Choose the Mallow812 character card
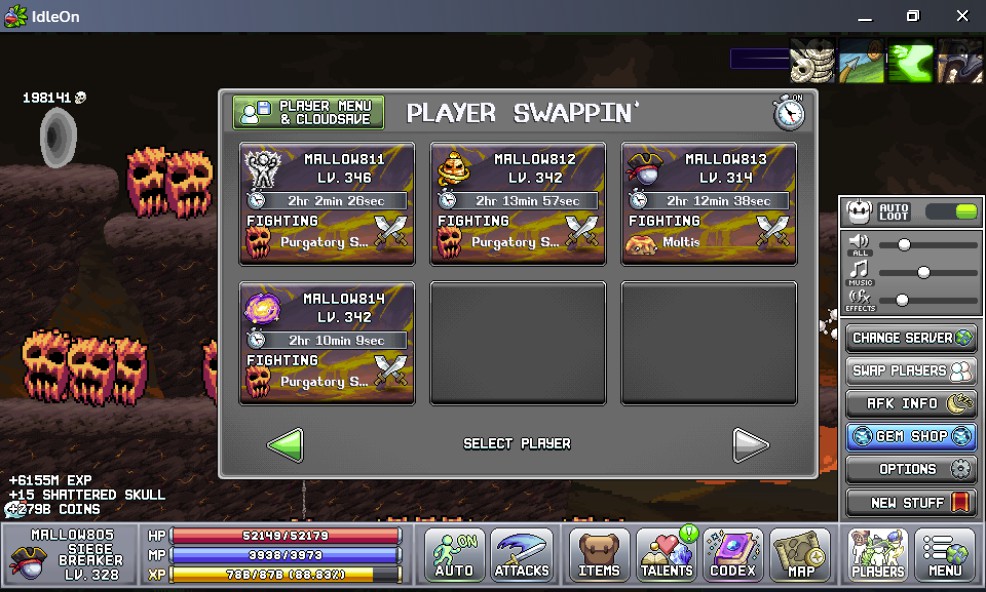 pos(518,203)
